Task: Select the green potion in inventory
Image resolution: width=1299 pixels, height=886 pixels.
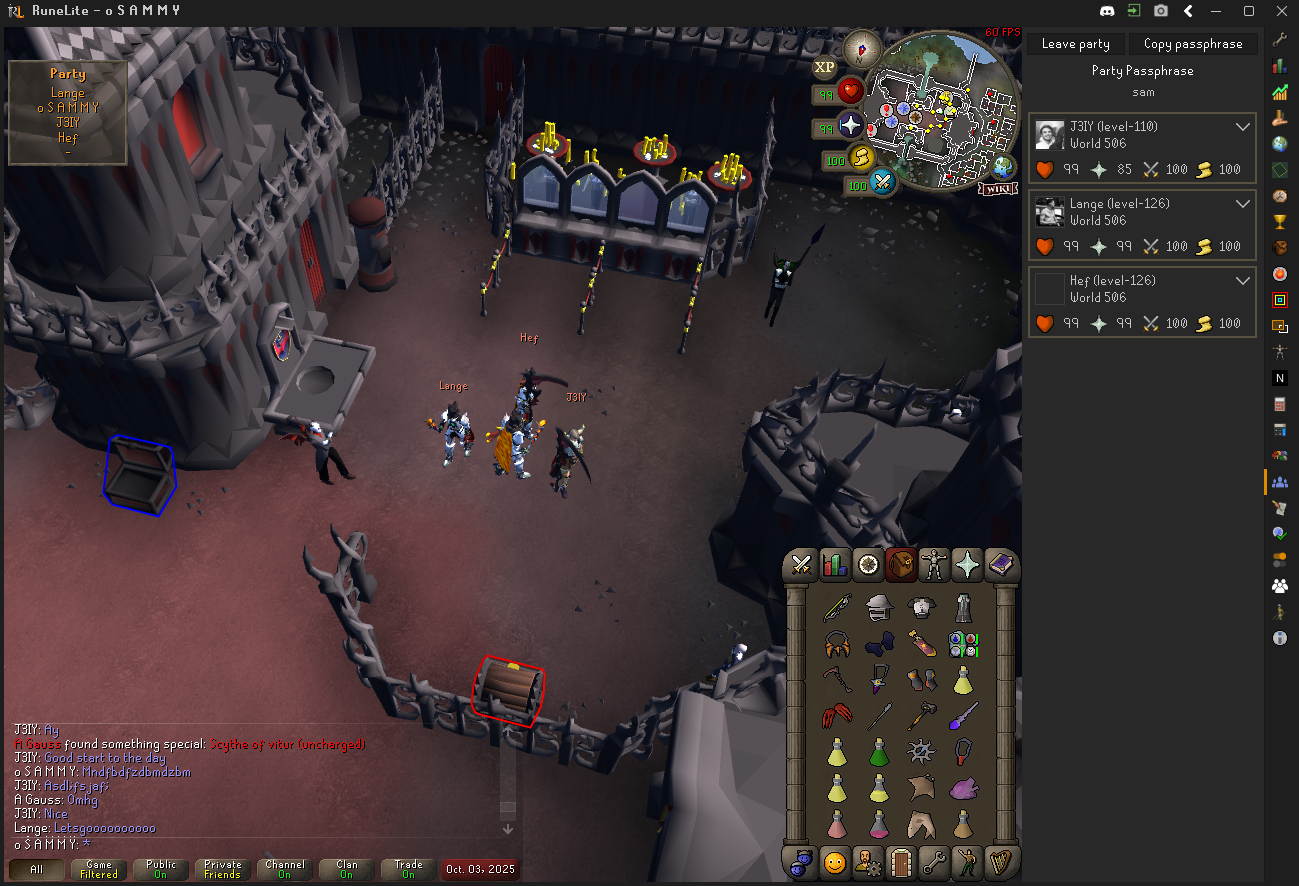Action: click(x=879, y=750)
